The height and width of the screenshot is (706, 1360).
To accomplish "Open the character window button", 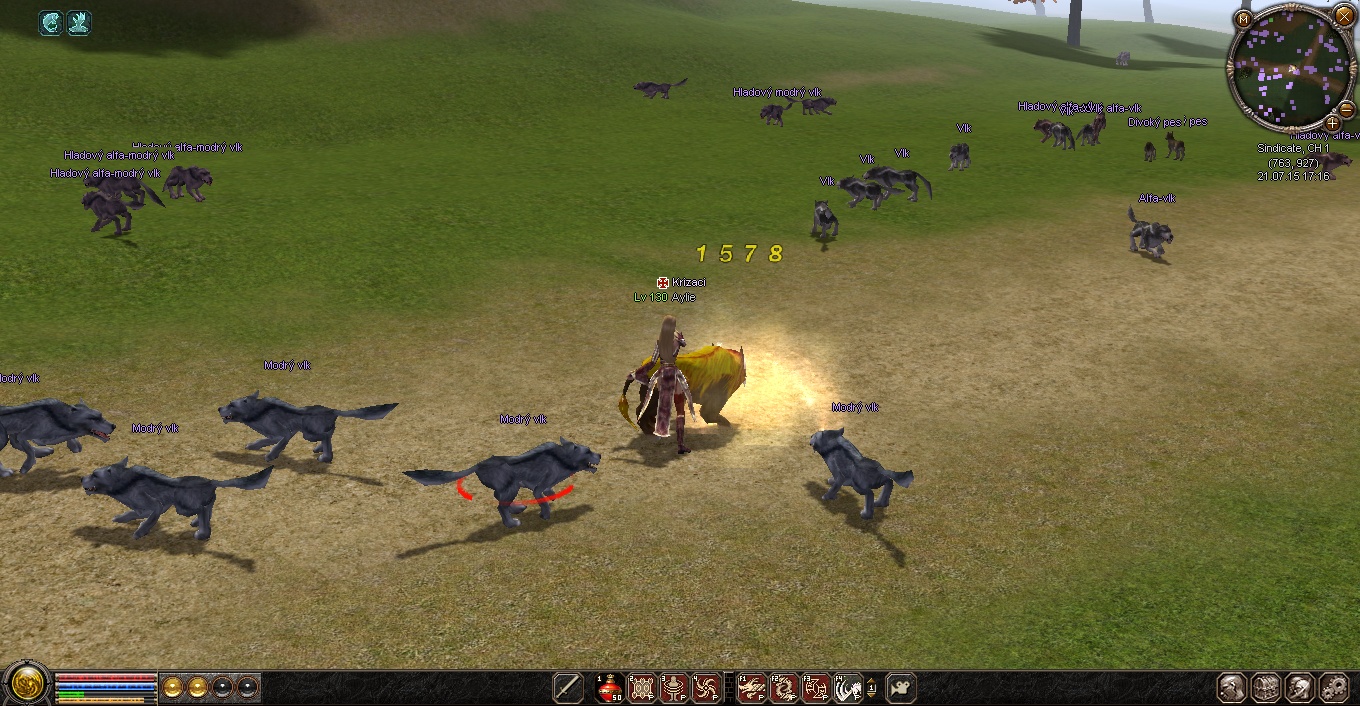I will point(1232,688).
